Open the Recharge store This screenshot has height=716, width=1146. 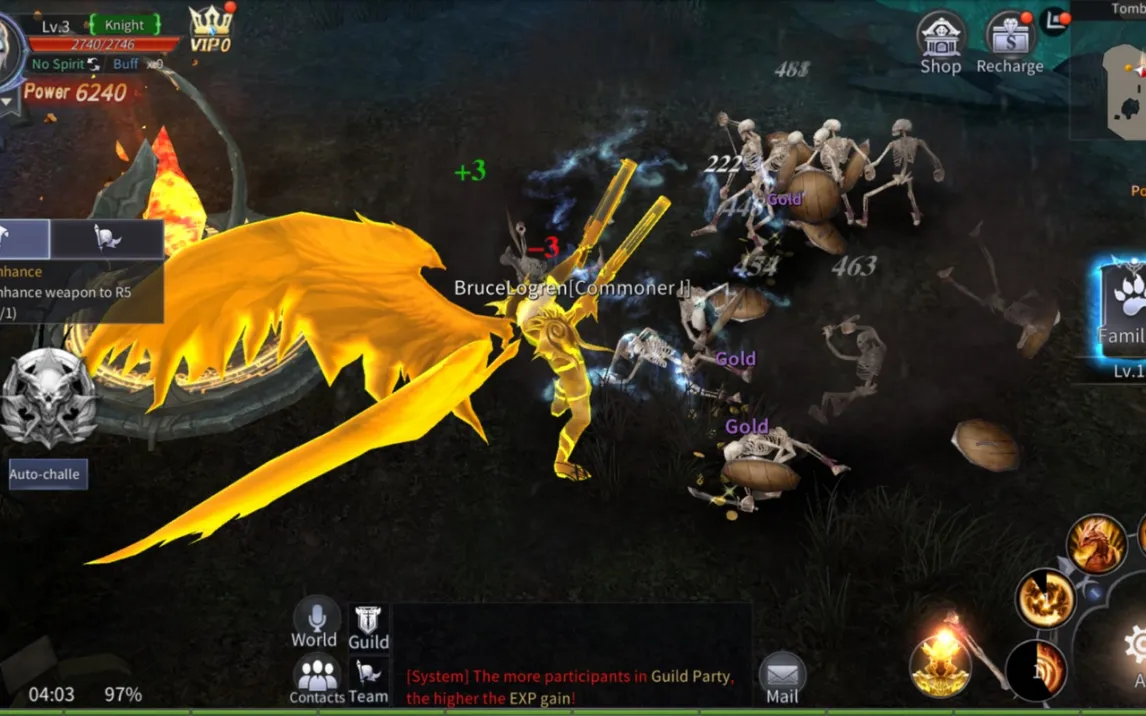(1009, 44)
